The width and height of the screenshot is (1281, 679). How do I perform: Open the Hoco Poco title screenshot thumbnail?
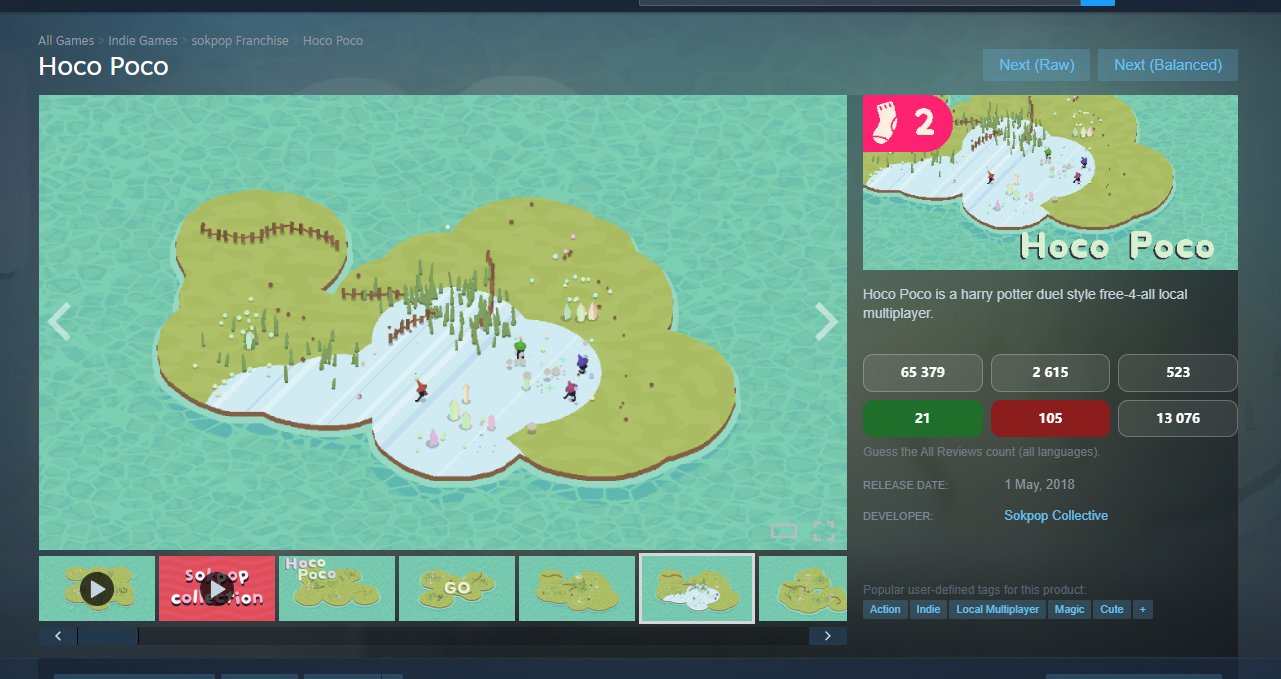pos(337,589)
